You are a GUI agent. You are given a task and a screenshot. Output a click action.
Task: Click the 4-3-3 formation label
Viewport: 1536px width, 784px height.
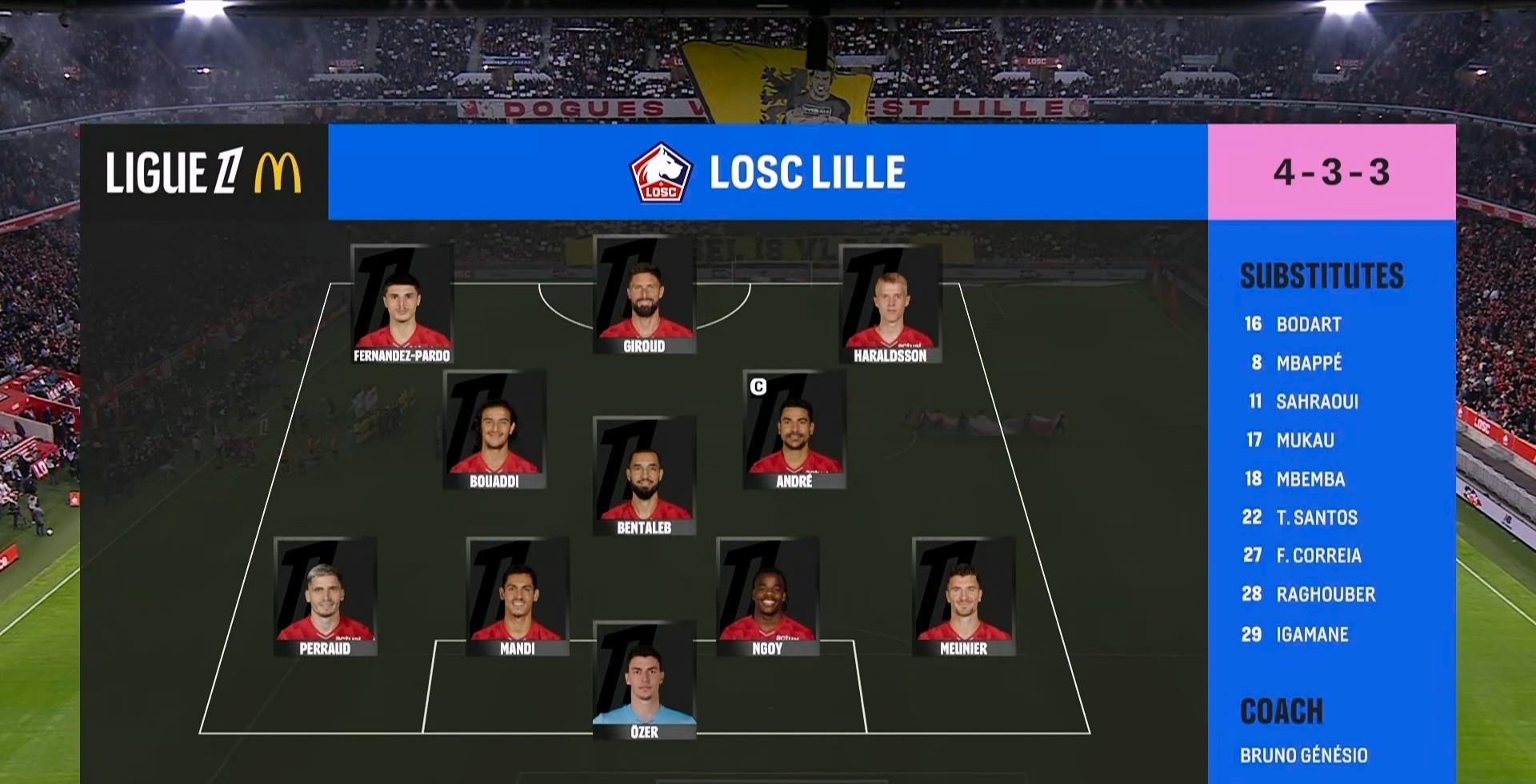click(x=1331, y=172)
